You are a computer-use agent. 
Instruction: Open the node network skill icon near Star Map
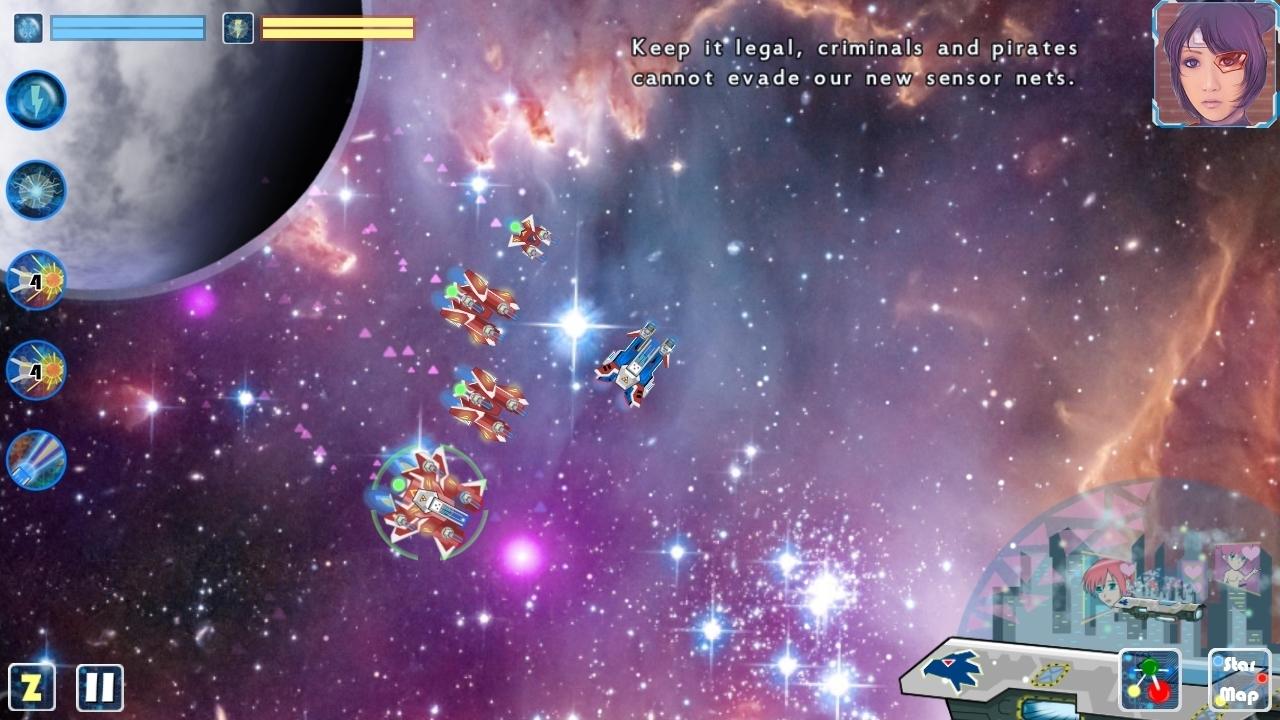pyautogui.click(x=1150, y=680)
